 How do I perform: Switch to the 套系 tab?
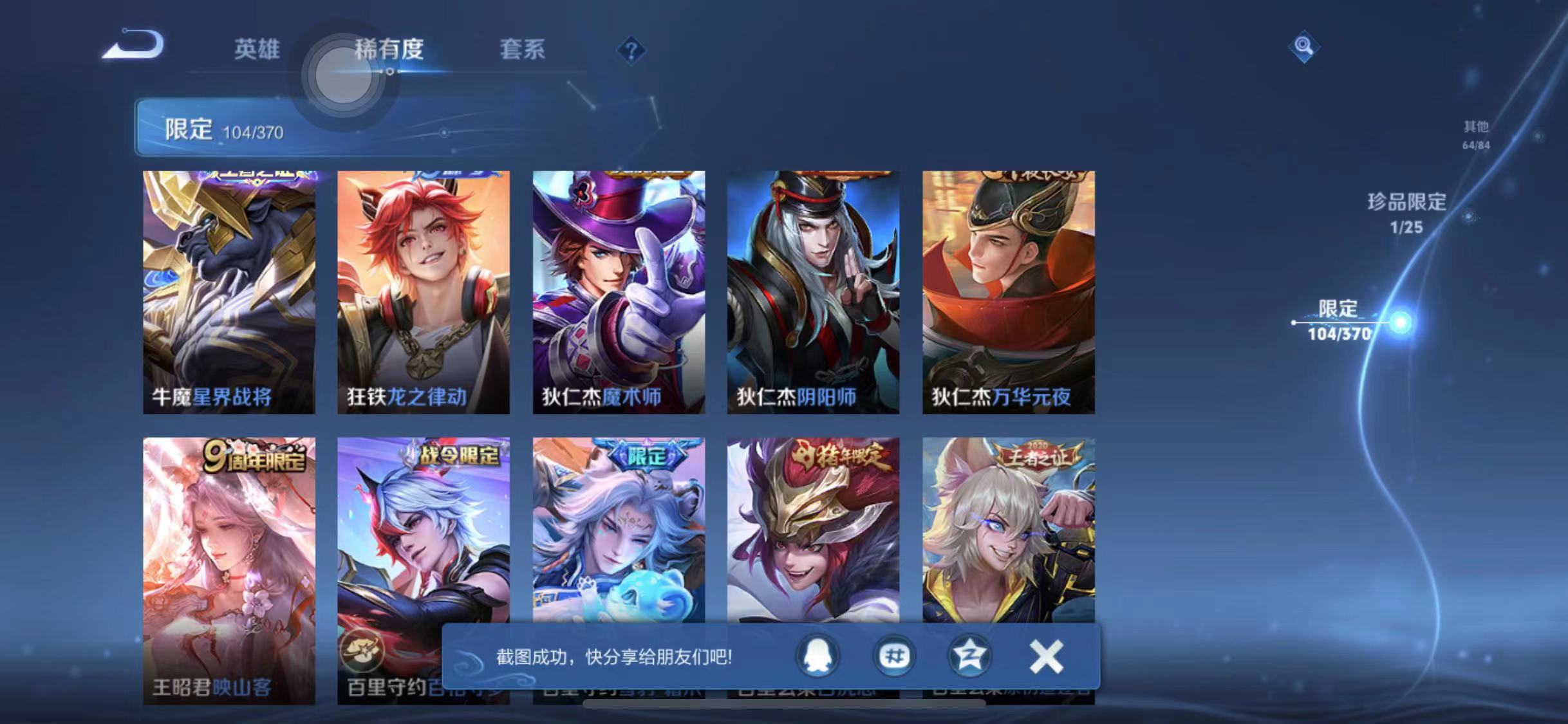[x=524, y=50]
